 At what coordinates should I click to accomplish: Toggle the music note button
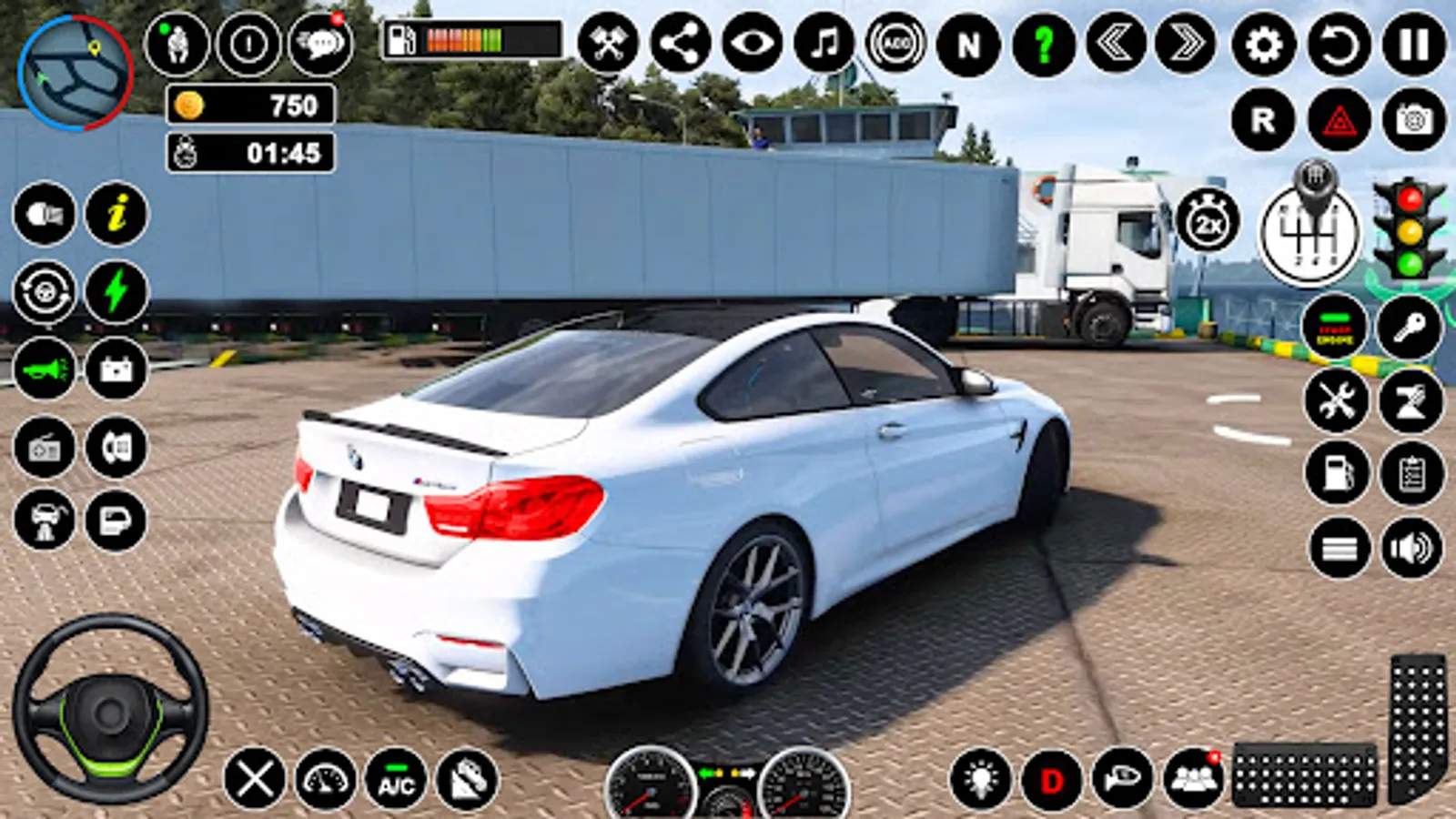point(824,43)
